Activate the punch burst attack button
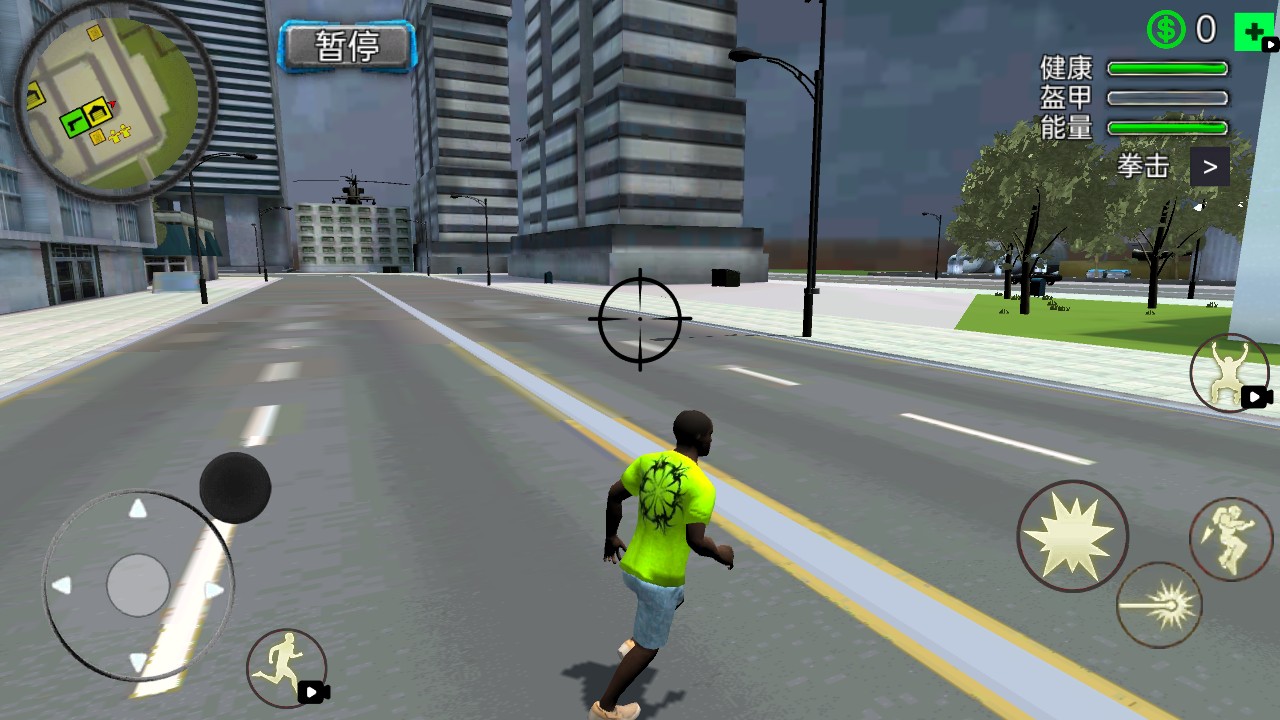This screenshot has height=720, width=1280. tap(1072, 536)
